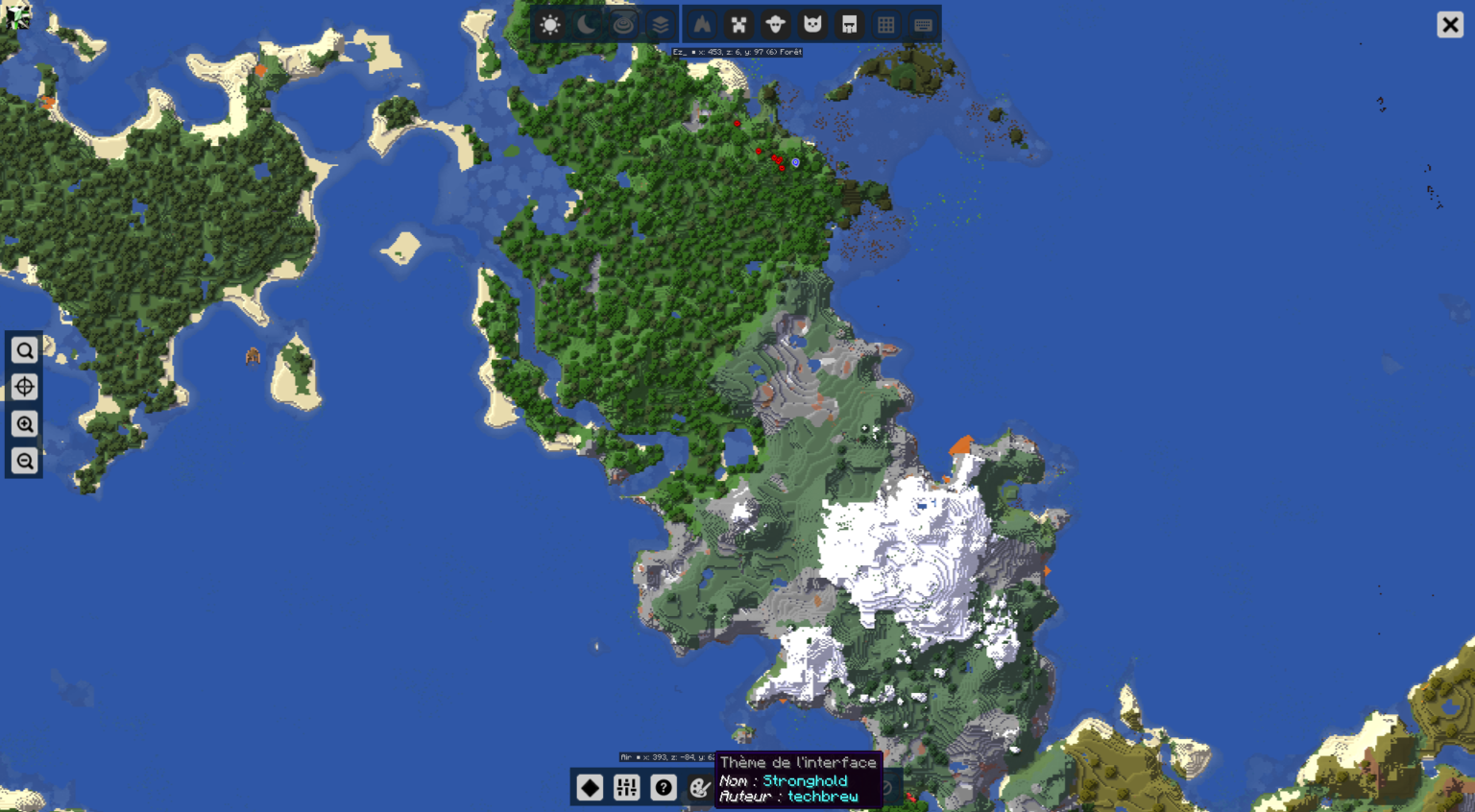This screenshot has height=812, width=1475.
Task: Switch the map to night view
Action: click(x=587, y=24)
